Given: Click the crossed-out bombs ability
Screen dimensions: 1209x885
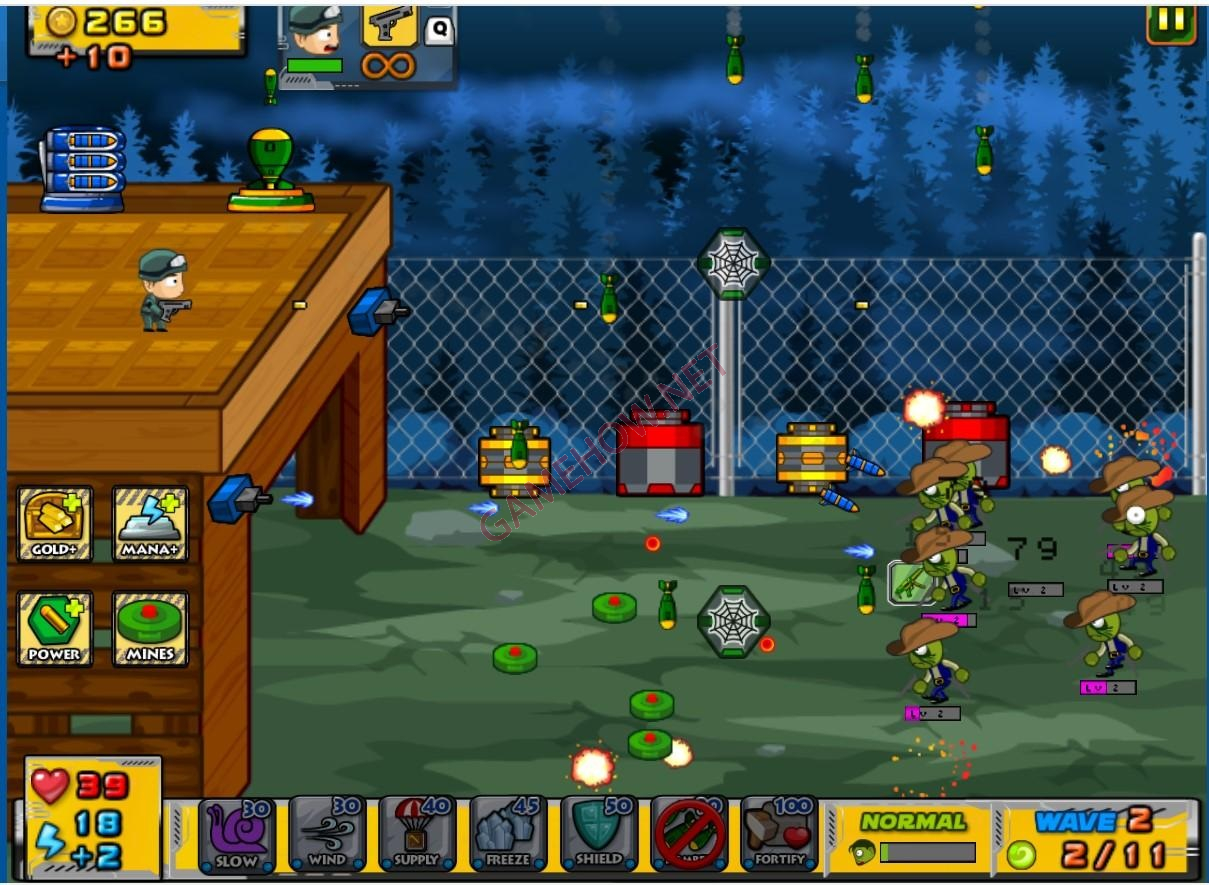Looking at the screenshot, I should pos(689,833).
